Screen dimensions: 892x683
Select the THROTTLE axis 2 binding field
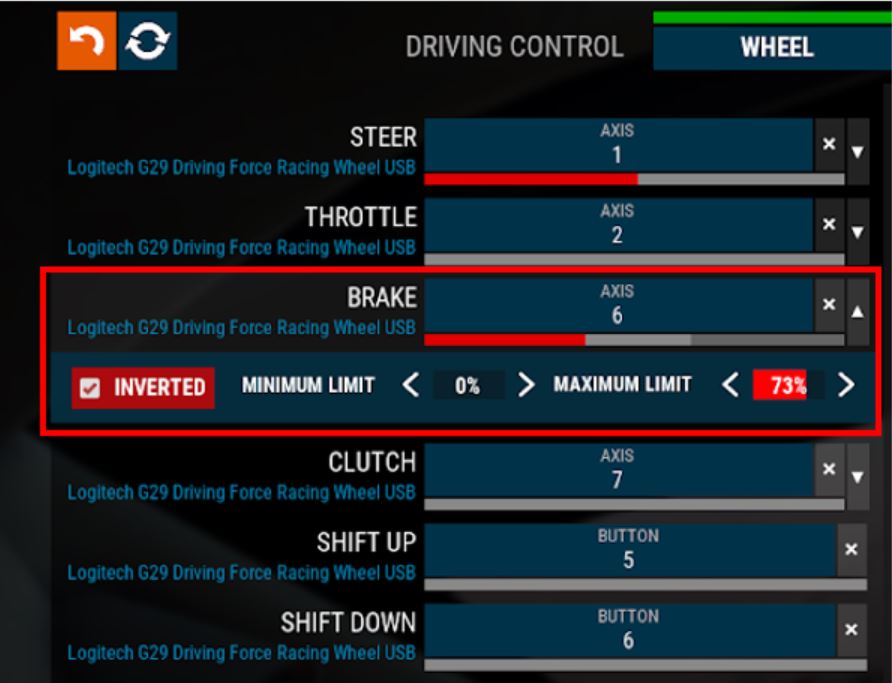click(x=618, y=225)
